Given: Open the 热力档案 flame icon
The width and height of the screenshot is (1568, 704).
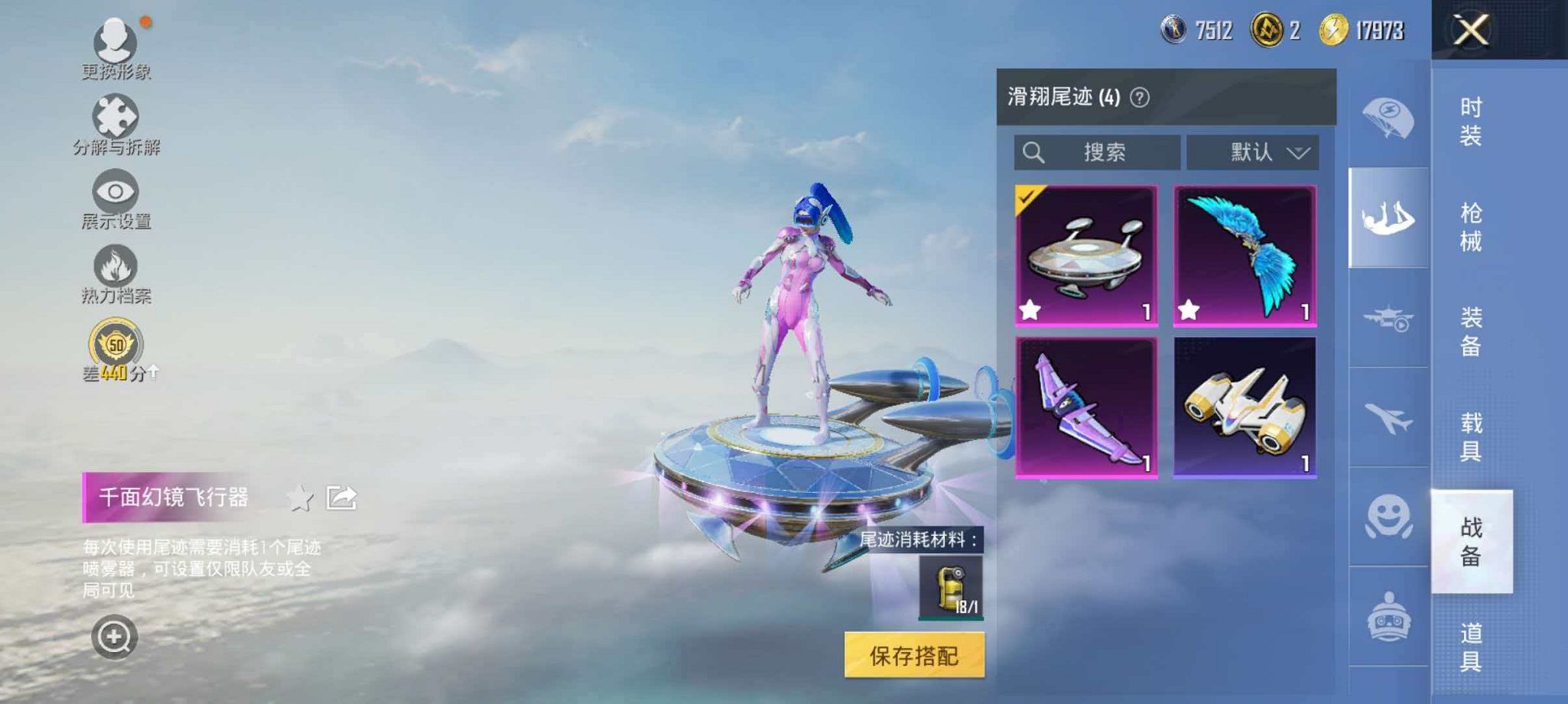Looking at the screenshot, I should tap(113, 266).
